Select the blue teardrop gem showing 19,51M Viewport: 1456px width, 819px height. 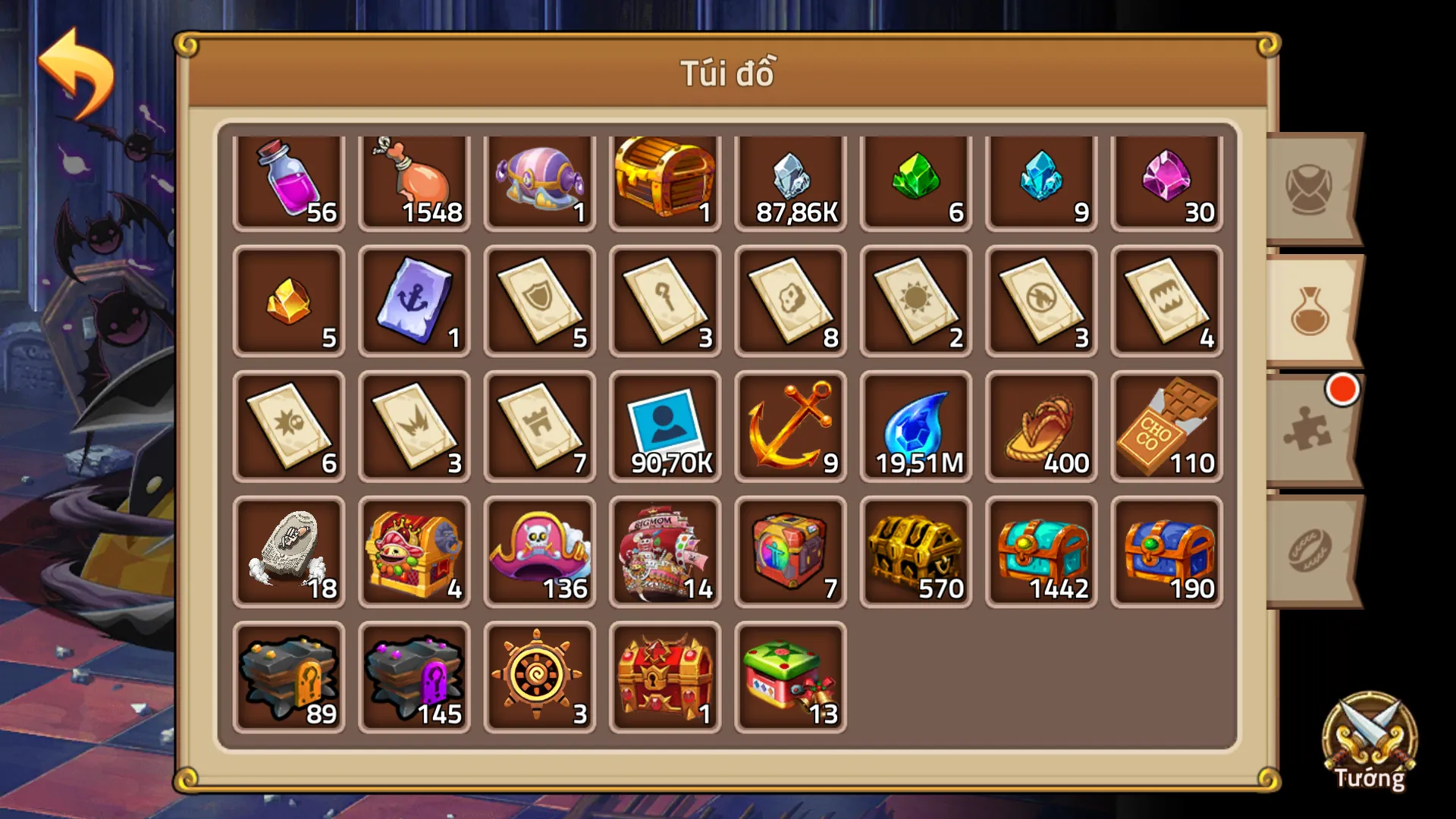915,427
